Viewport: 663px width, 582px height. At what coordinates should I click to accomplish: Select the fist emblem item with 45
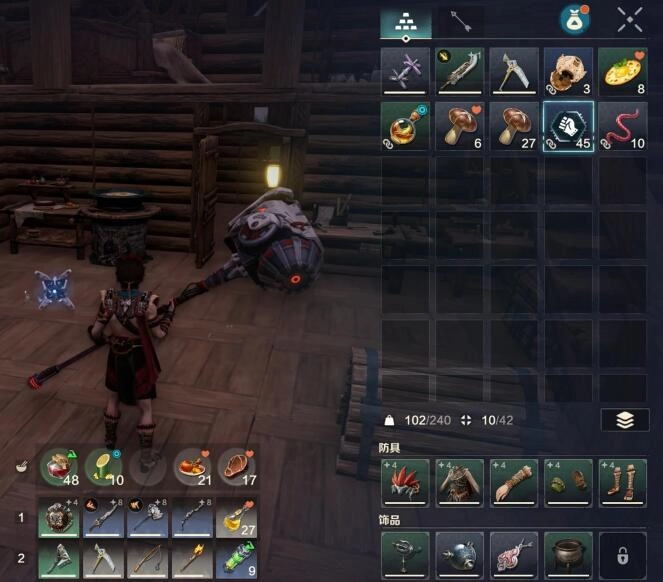pyautogui.click(x=567, y=126)
